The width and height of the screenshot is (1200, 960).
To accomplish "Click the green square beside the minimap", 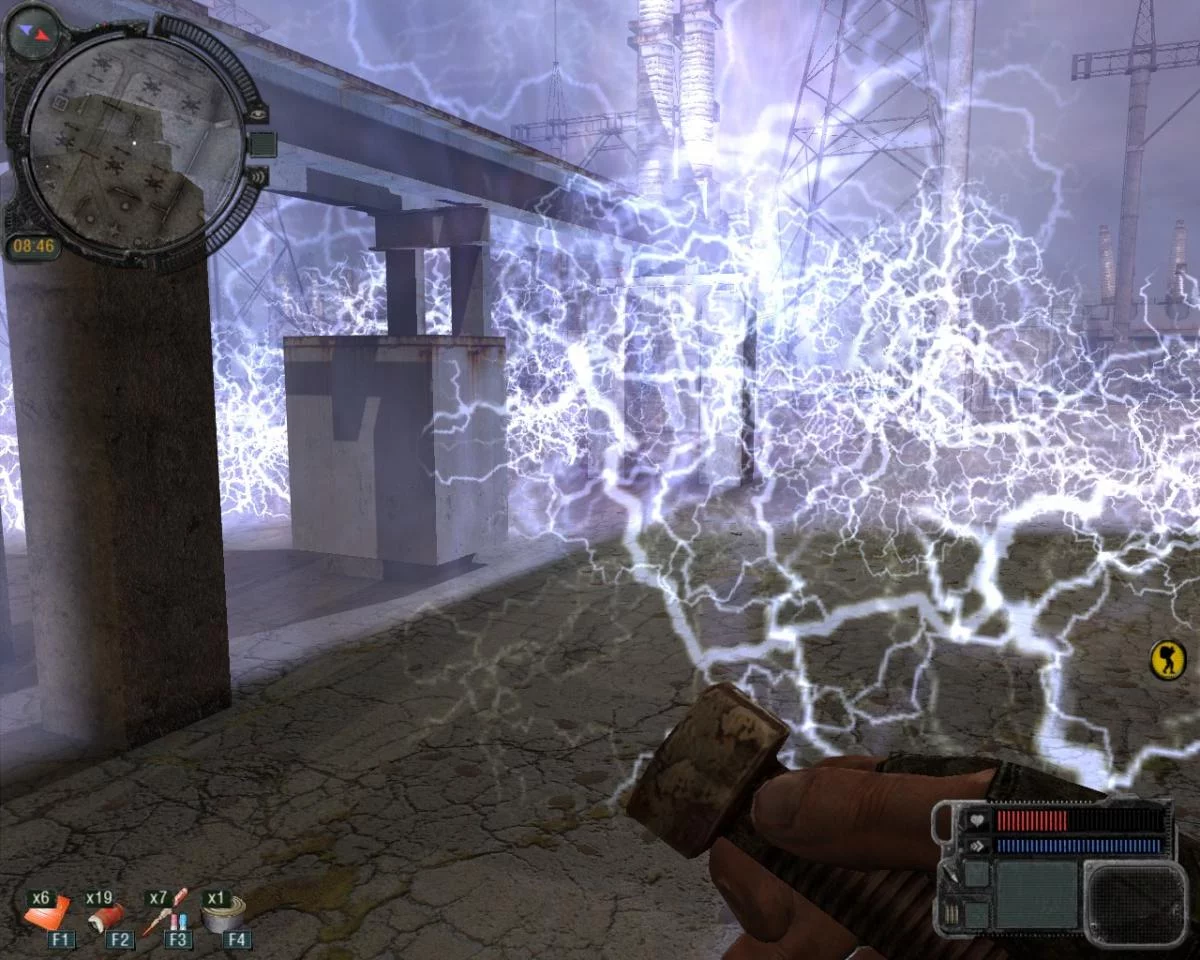I will (x=262, y=144).
